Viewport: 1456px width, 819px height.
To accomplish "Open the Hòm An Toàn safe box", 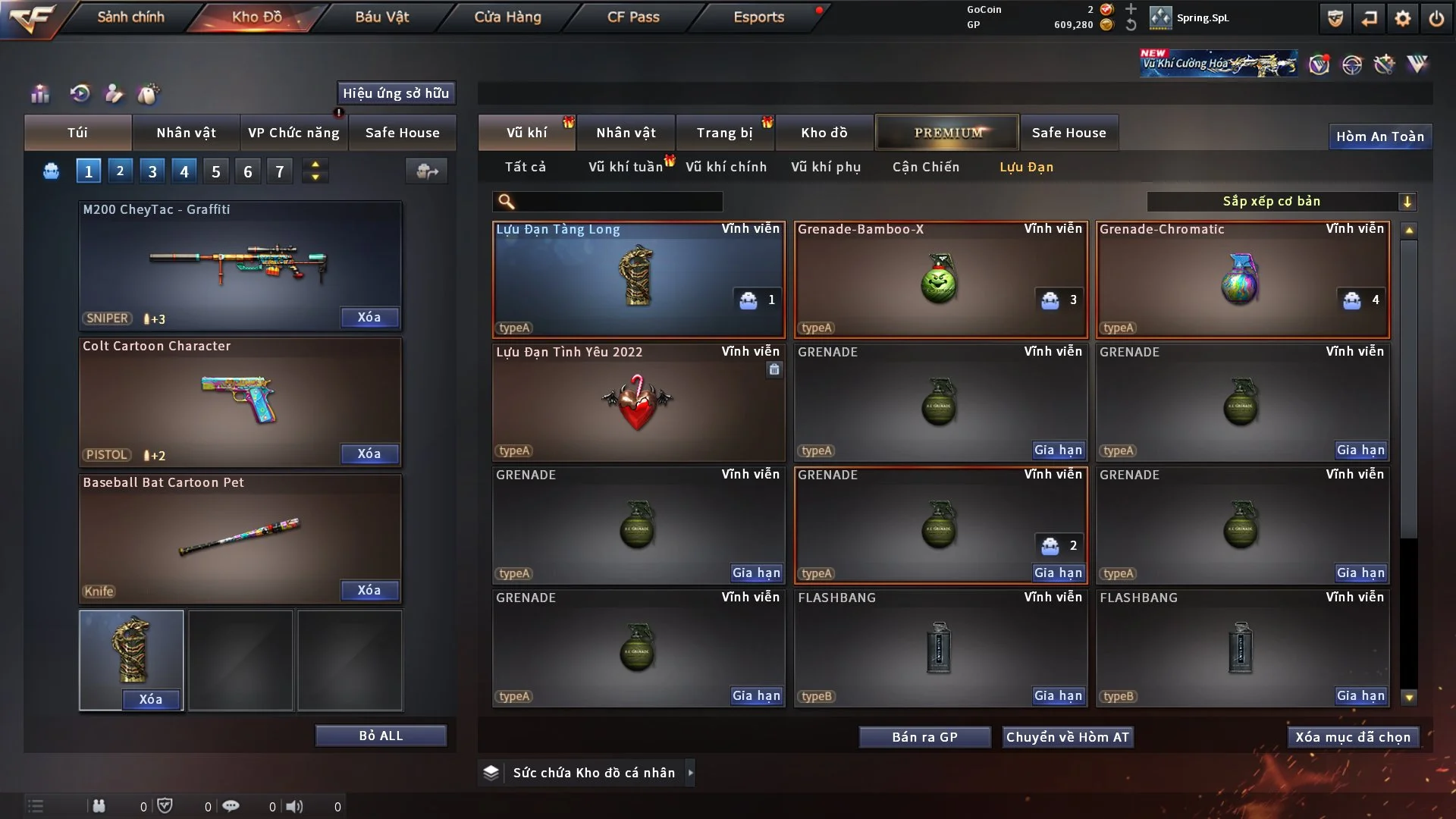I will coord(1379,136).
